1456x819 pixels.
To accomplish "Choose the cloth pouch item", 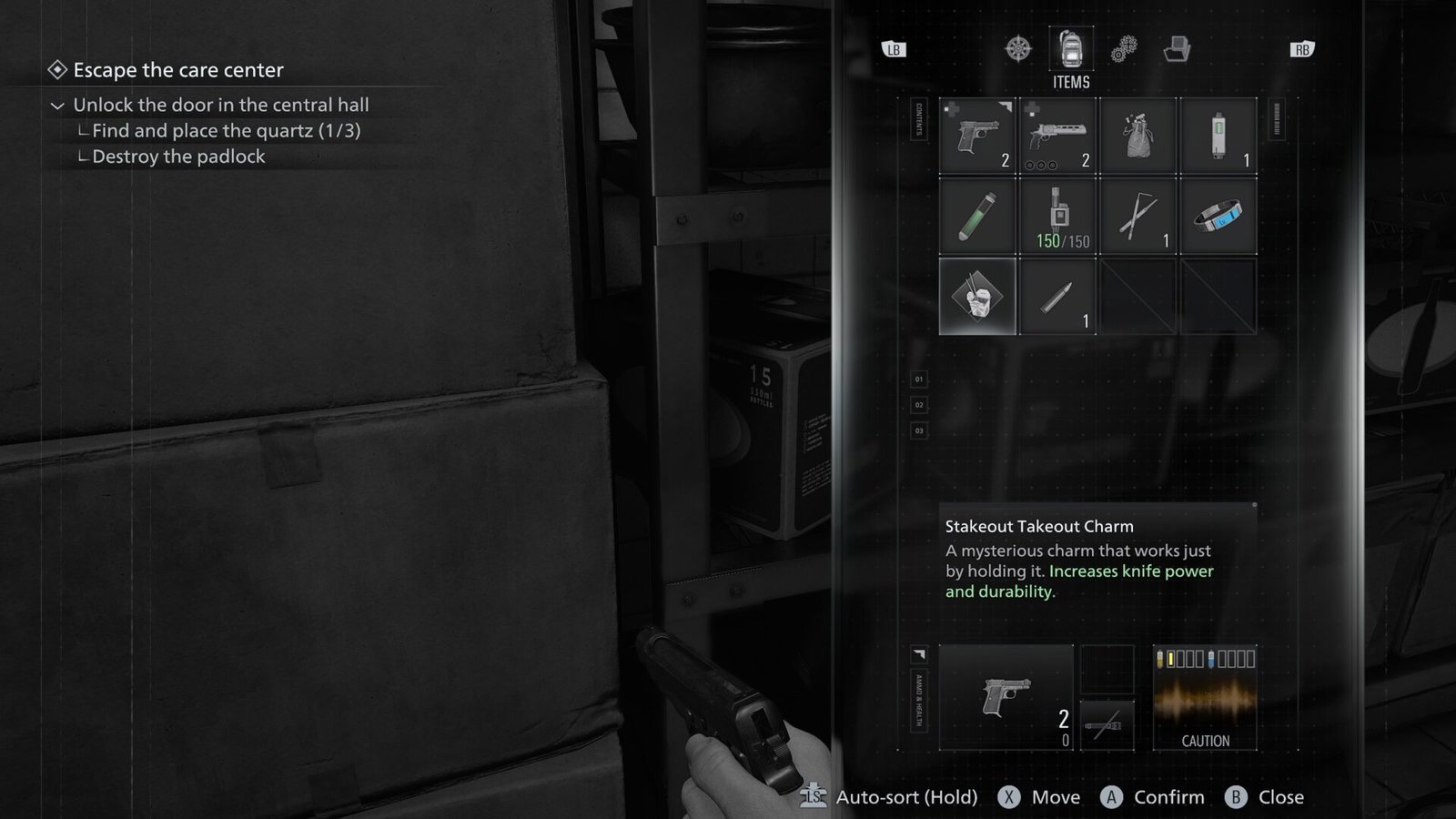I will 1137,136.
